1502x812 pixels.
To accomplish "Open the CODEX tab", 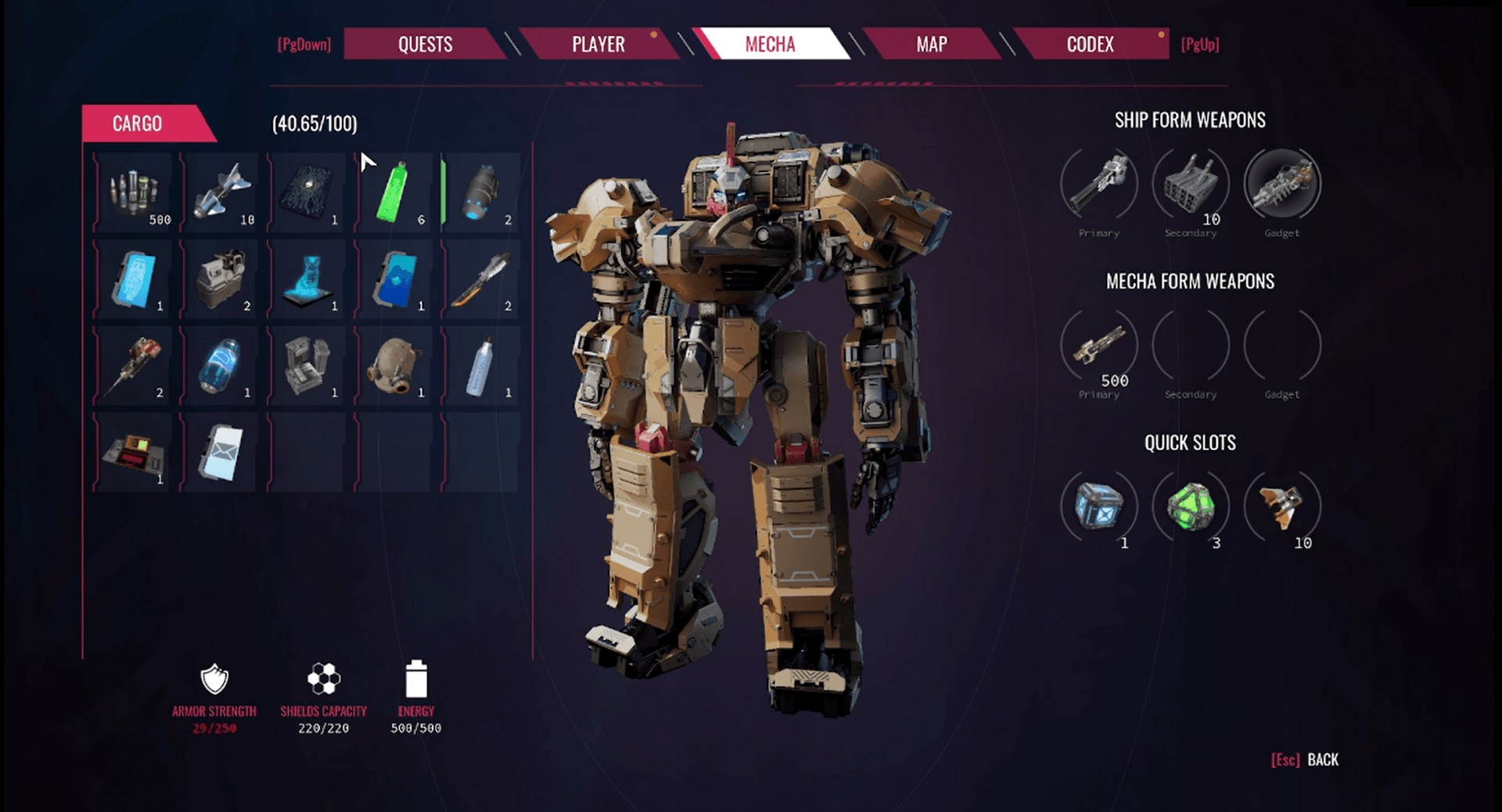I will [x=1091, y=45].
